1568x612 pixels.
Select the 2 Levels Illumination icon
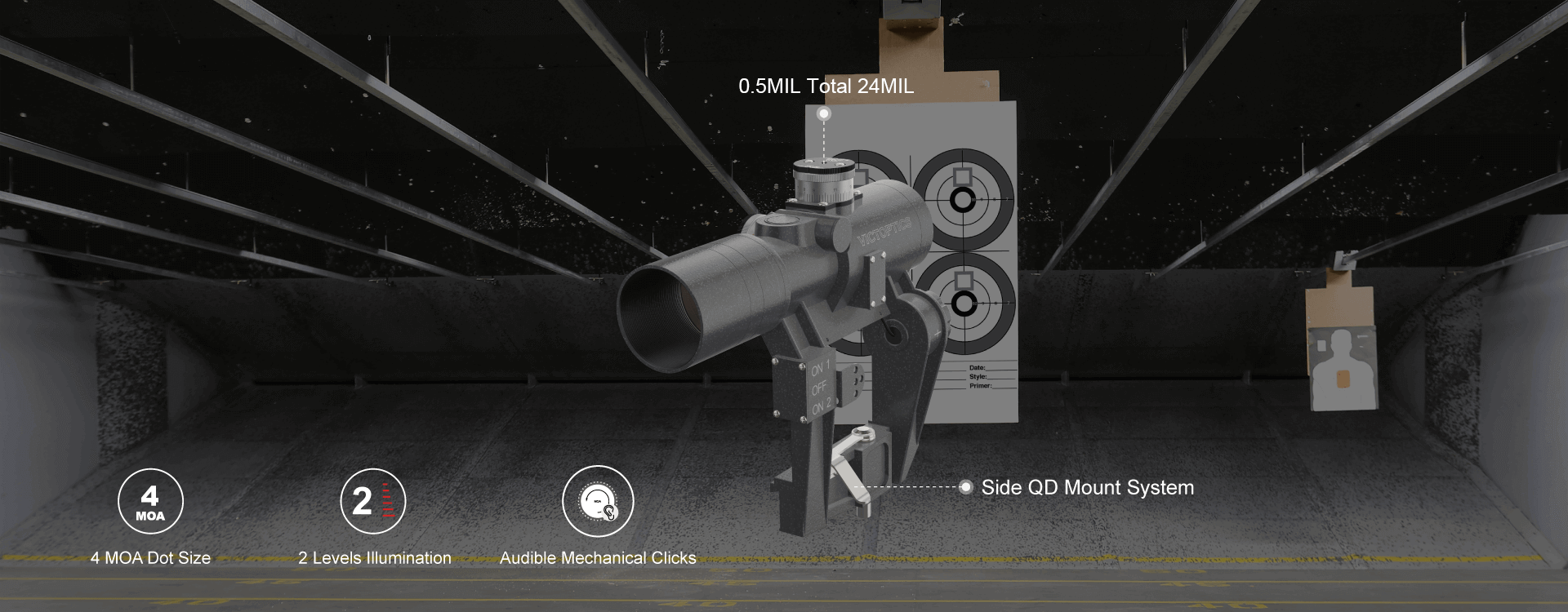click(372, 501)
